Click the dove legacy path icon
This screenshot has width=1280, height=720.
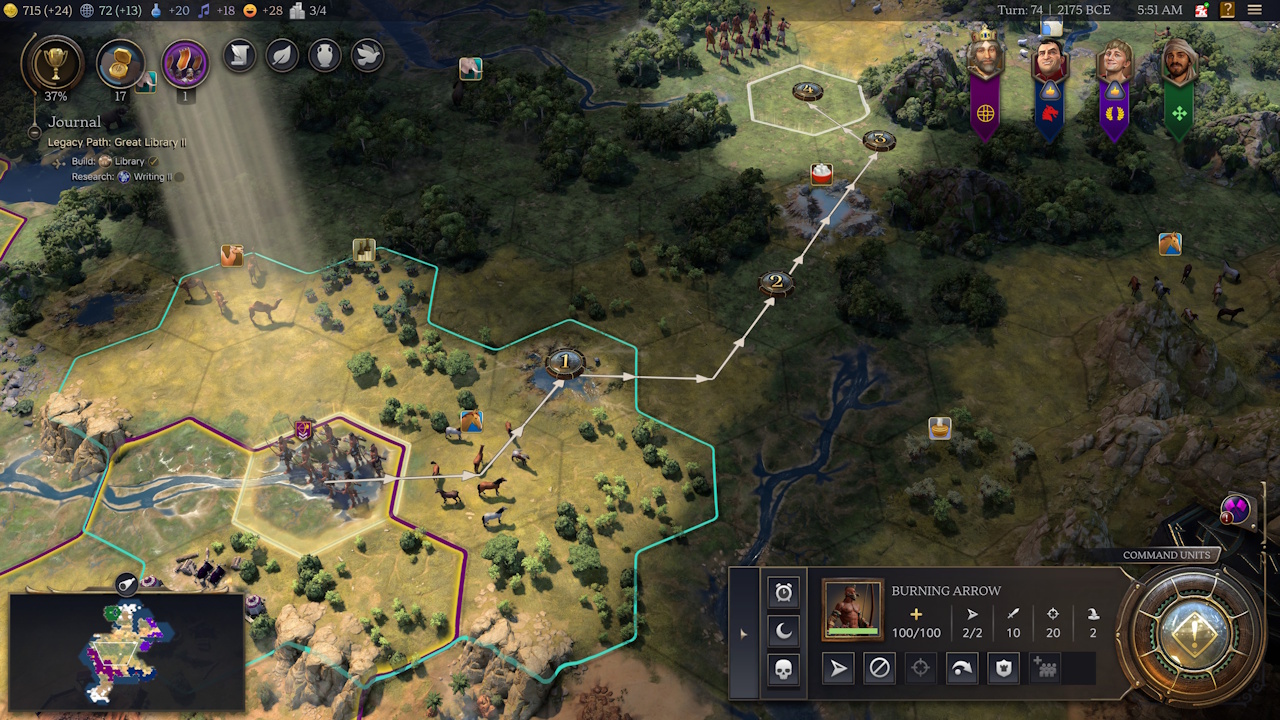pos(366,56)
